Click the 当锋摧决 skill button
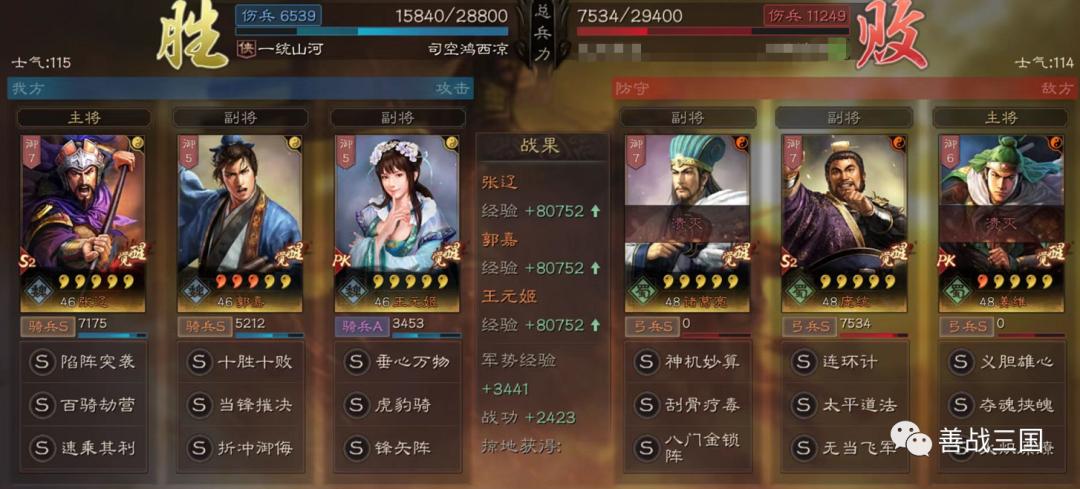Viewport: 1080px width, 489px height. tap(240, 404)
